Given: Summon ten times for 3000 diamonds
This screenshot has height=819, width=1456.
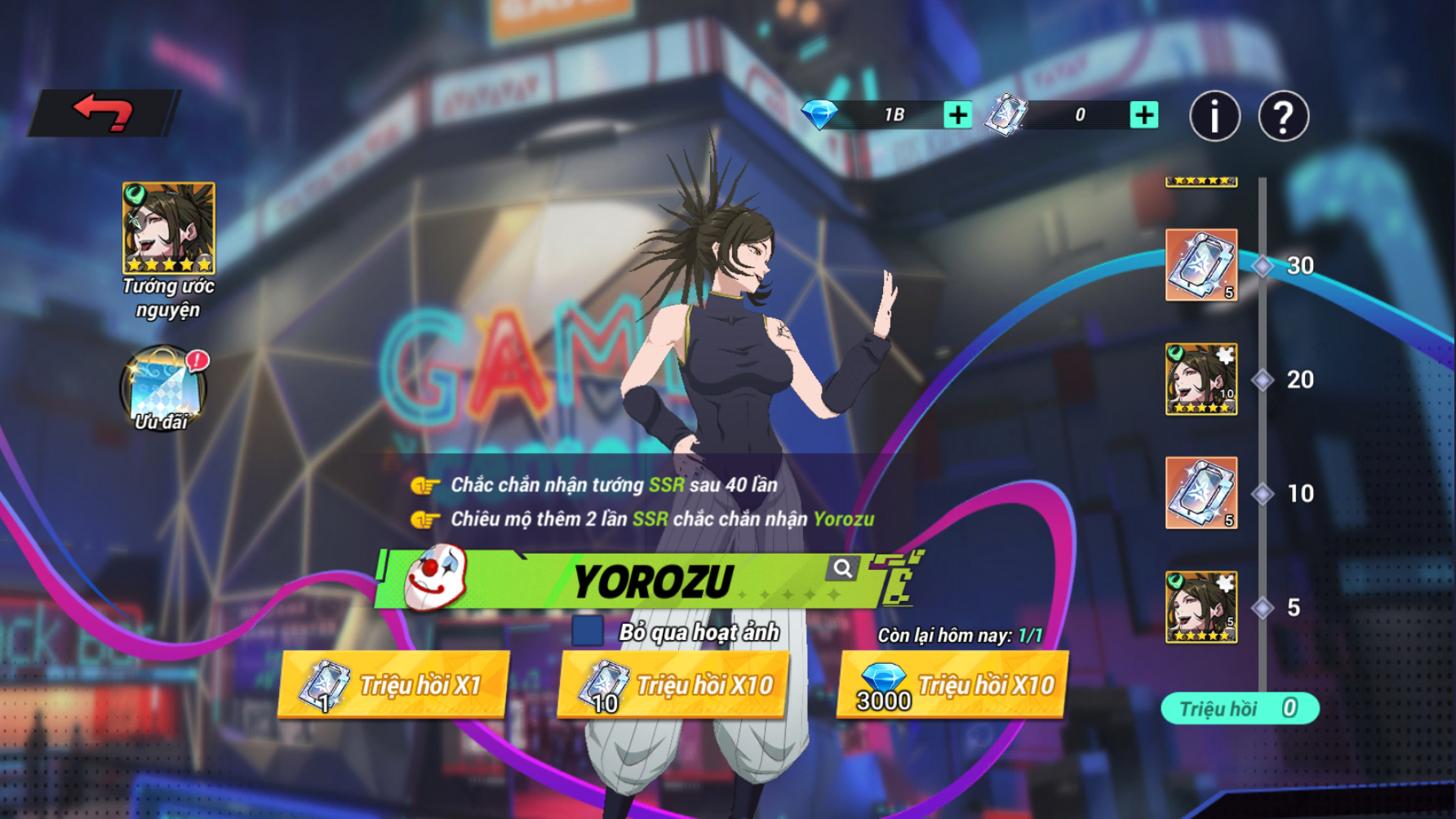Looking at the screenshot, I should point(952,685).
